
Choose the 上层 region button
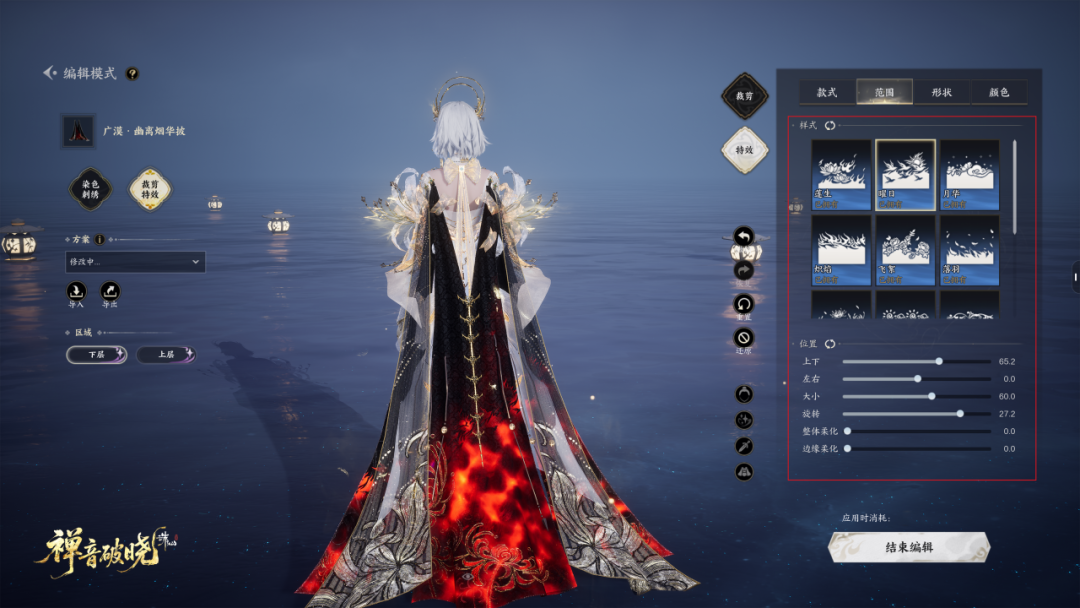tap(166, 354)
